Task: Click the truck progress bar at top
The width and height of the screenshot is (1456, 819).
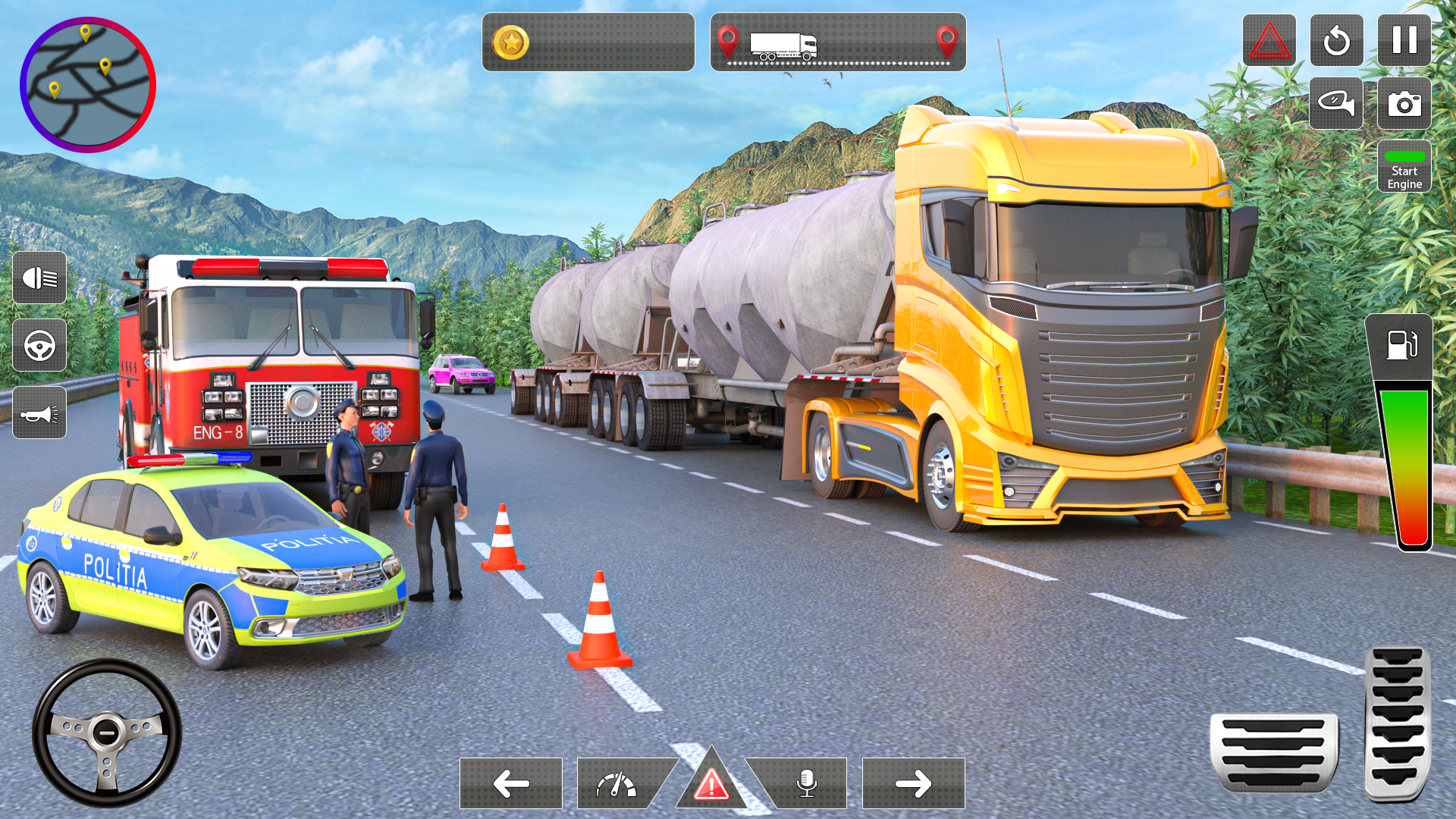Action: 836,43
